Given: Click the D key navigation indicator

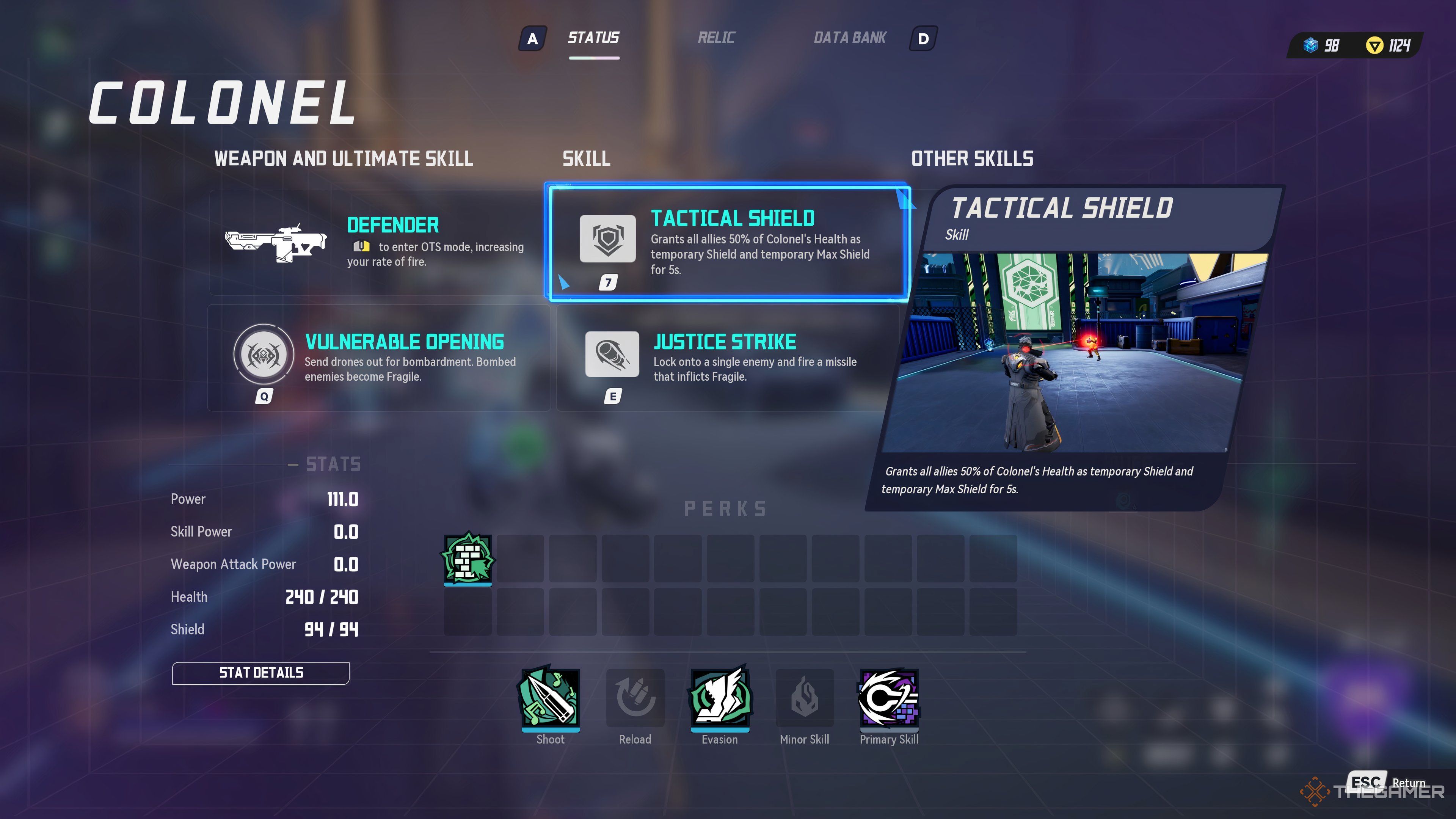Looking at the screenshot, I should click(x=923, y=39).
